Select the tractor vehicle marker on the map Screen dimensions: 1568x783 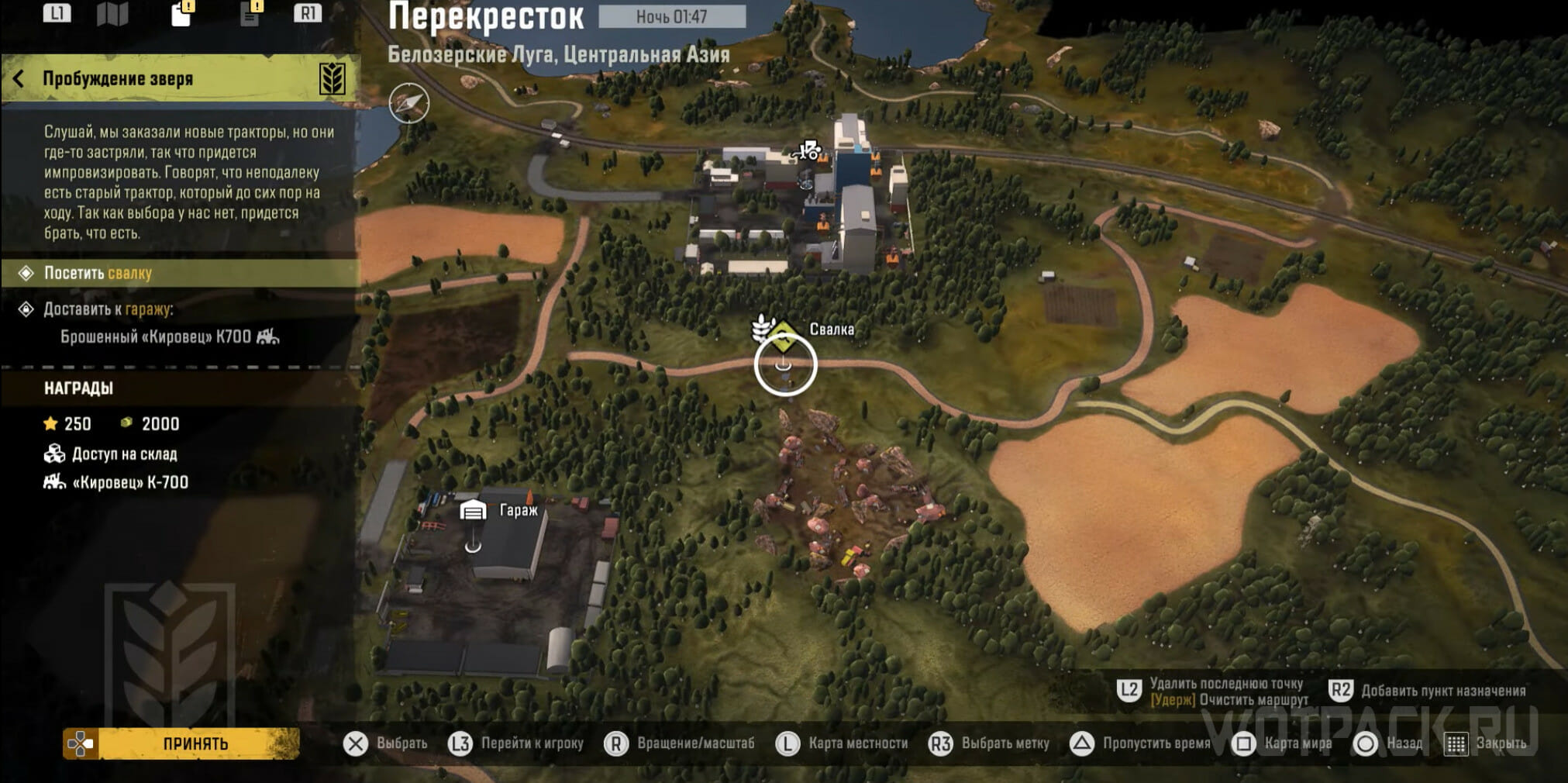tap(808, 150)
